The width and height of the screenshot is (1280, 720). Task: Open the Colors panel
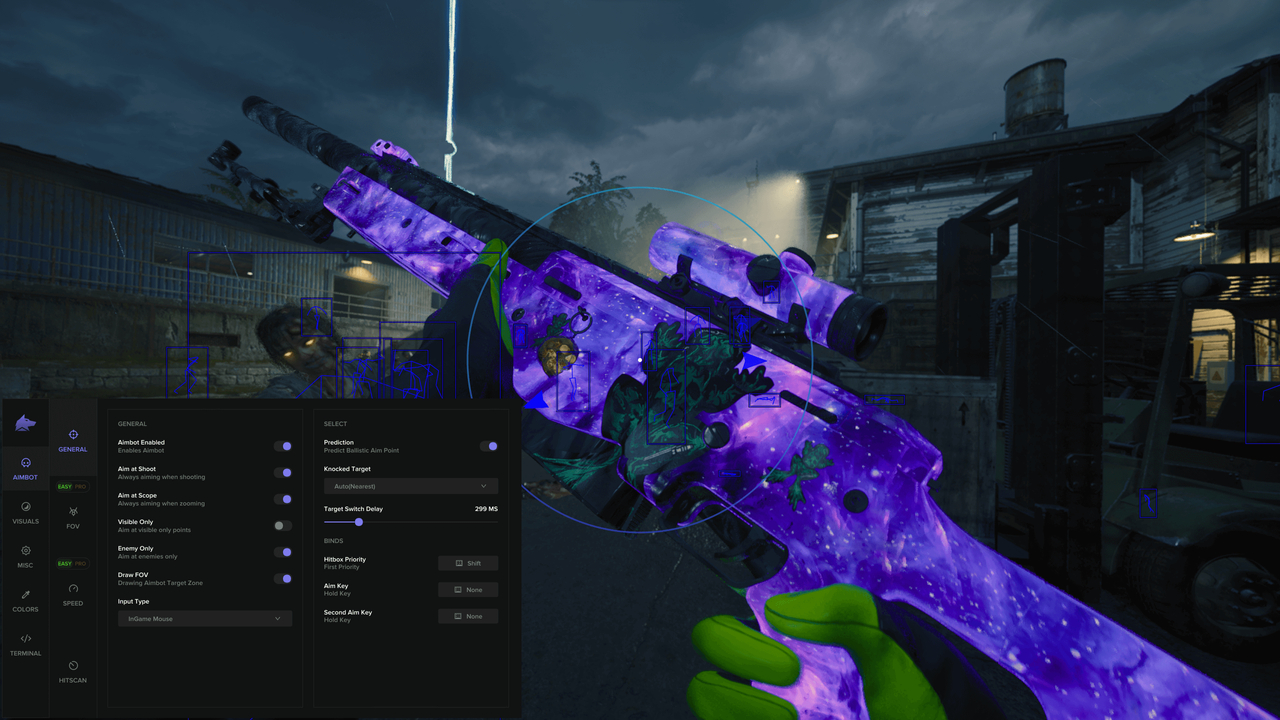(x=25, y=603)
